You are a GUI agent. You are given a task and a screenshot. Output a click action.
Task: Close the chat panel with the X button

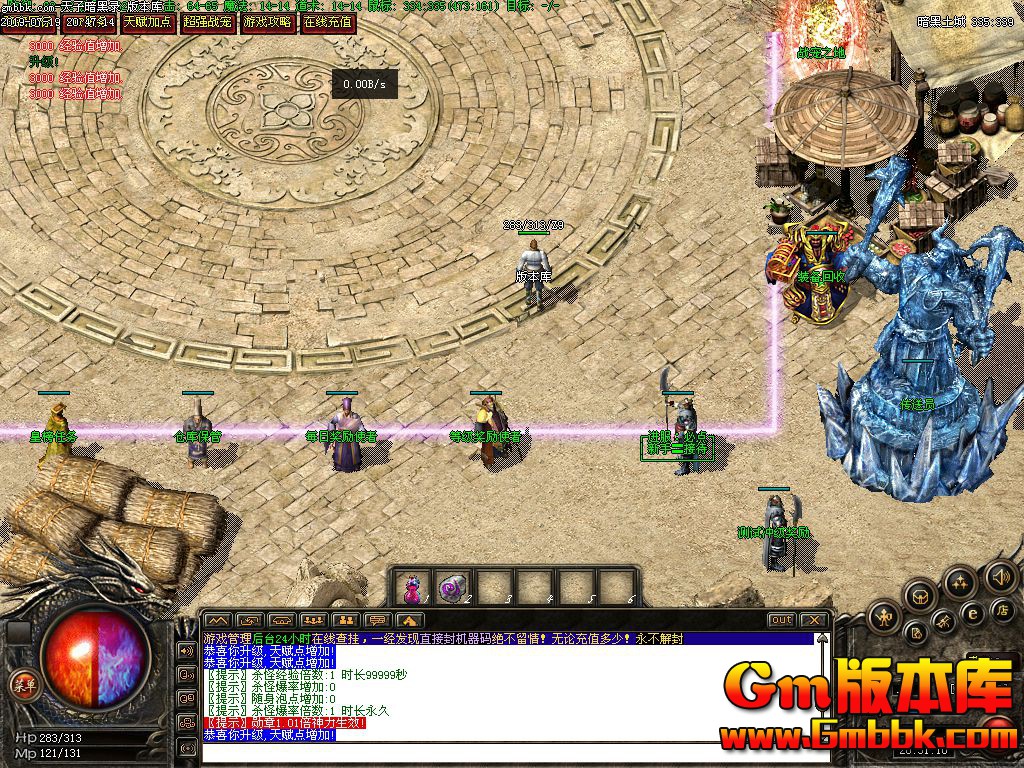(x=814, y=620)
